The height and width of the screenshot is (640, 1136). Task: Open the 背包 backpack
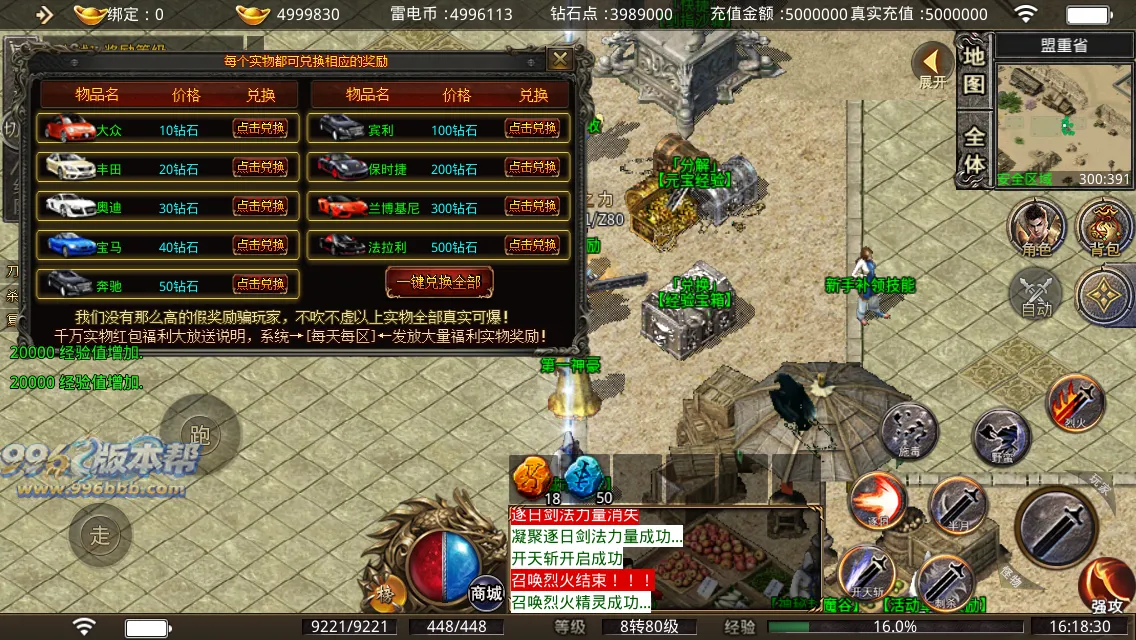click(x=1105, y=226)
